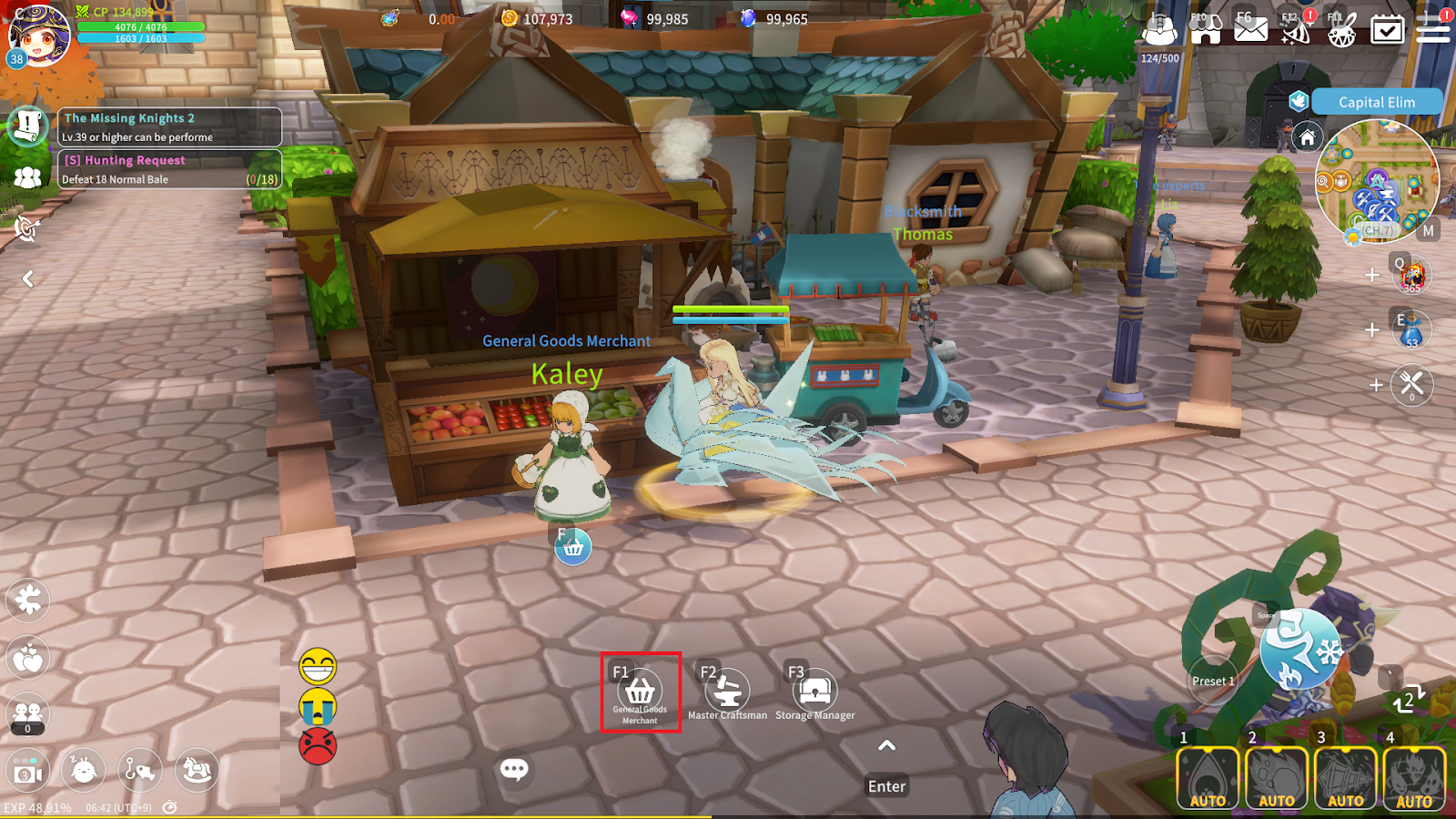Viewport: 1456px width, 819px height.
Task: Open the rocking horse mount icon
Action: click(197, 771)
